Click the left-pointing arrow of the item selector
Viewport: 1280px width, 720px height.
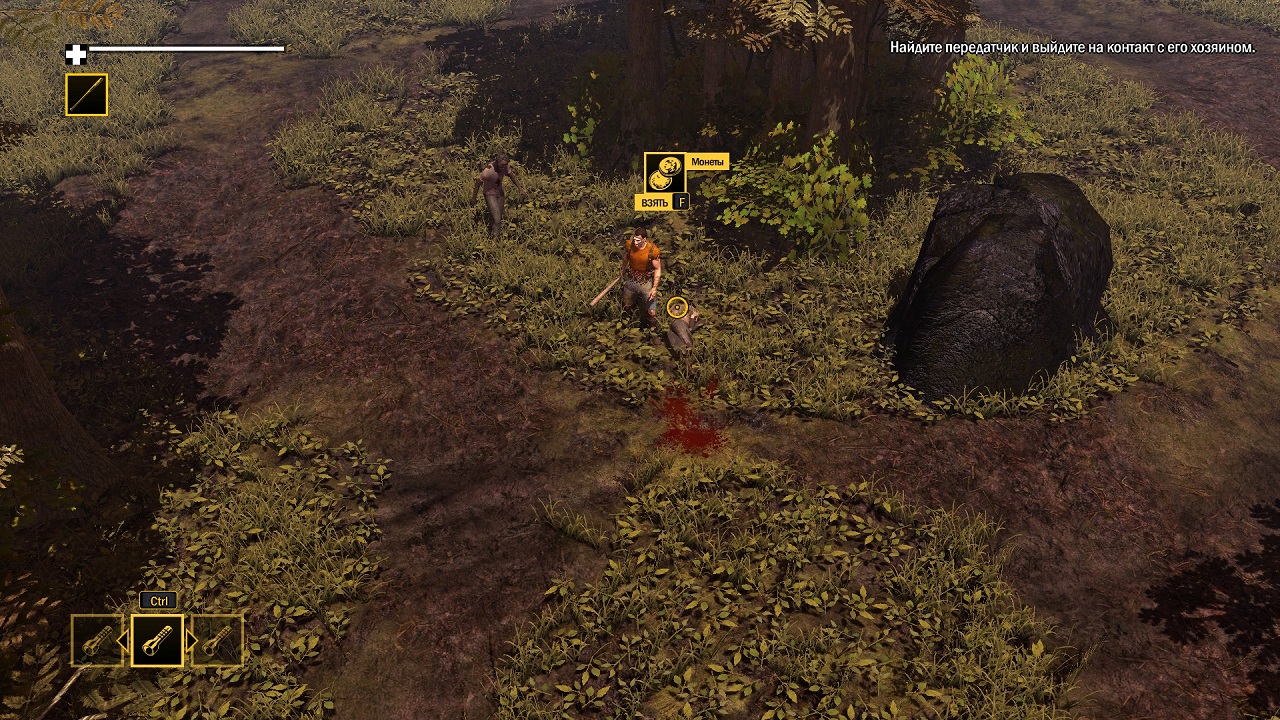click(123, 640)
